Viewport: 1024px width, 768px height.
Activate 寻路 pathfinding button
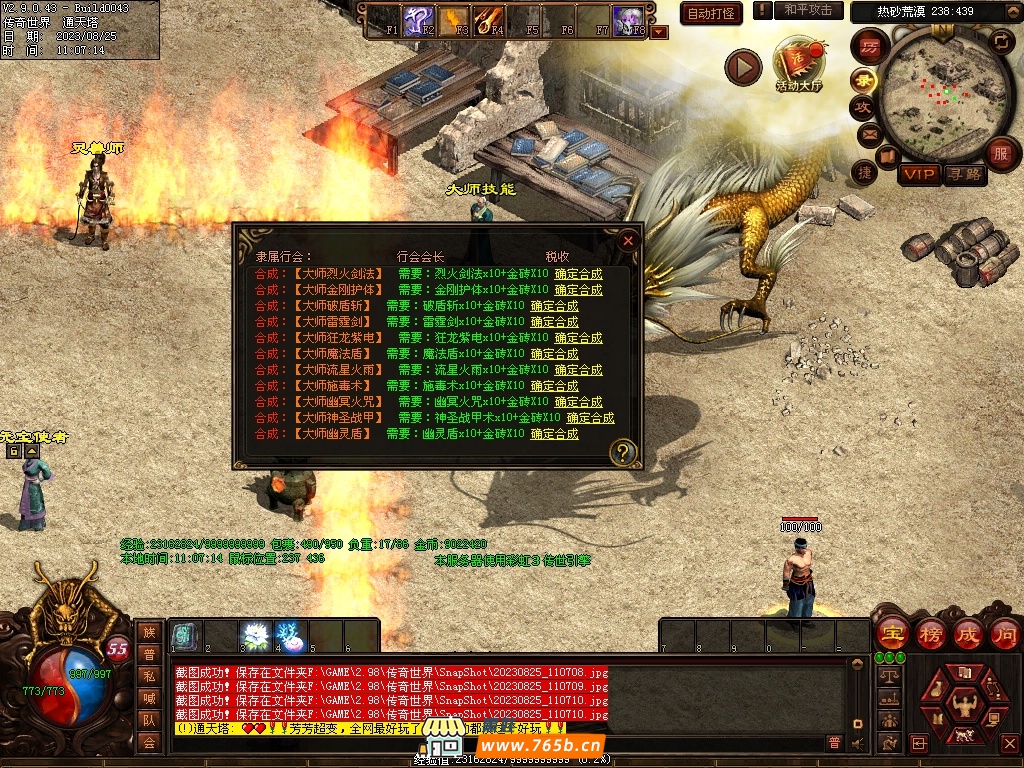pos(964,174)
